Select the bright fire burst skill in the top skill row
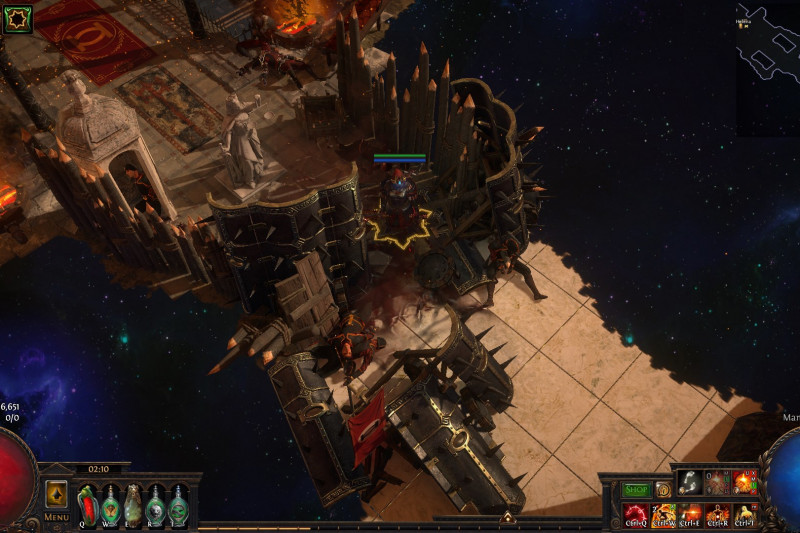Image resolution: width=800 pixels, height=533 pixels. tap(745, 483)
